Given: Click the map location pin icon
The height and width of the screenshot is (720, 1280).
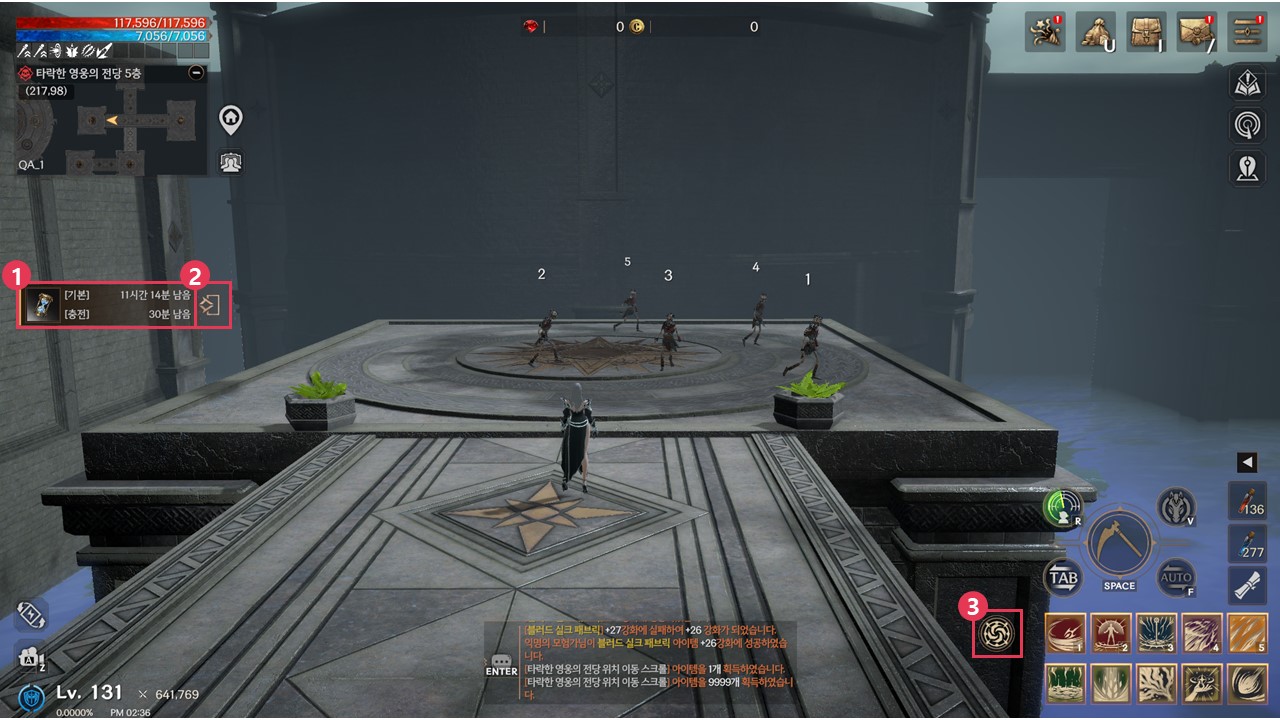Looking at the screenshot, I should click(1247, 168).
